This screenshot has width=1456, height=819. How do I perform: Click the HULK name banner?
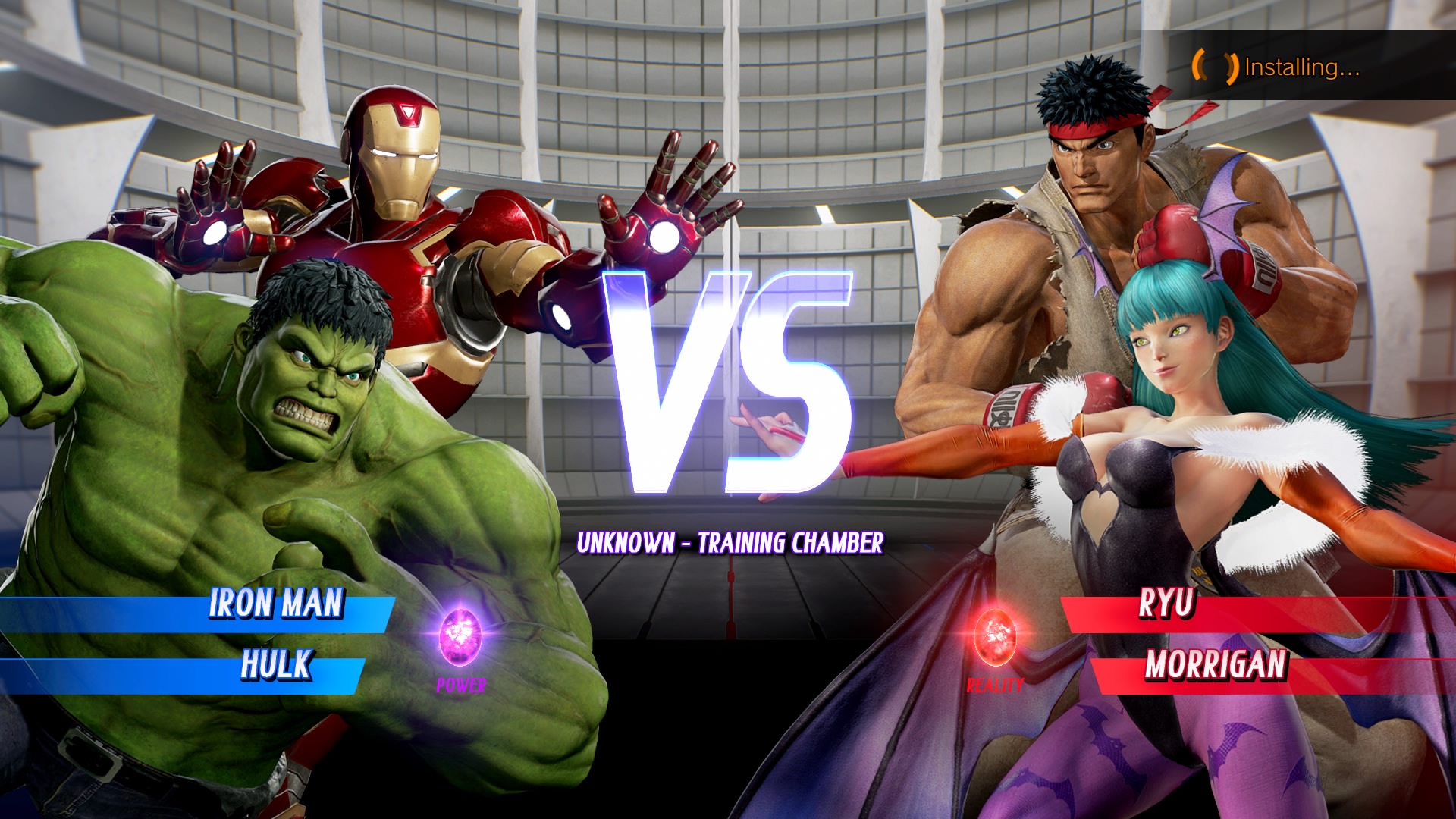click(x=276, y=669)
